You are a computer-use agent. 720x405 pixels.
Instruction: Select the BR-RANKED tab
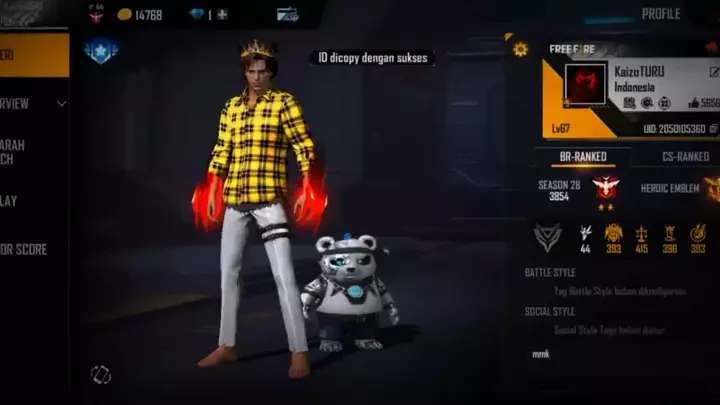click(x=583, y=156)
